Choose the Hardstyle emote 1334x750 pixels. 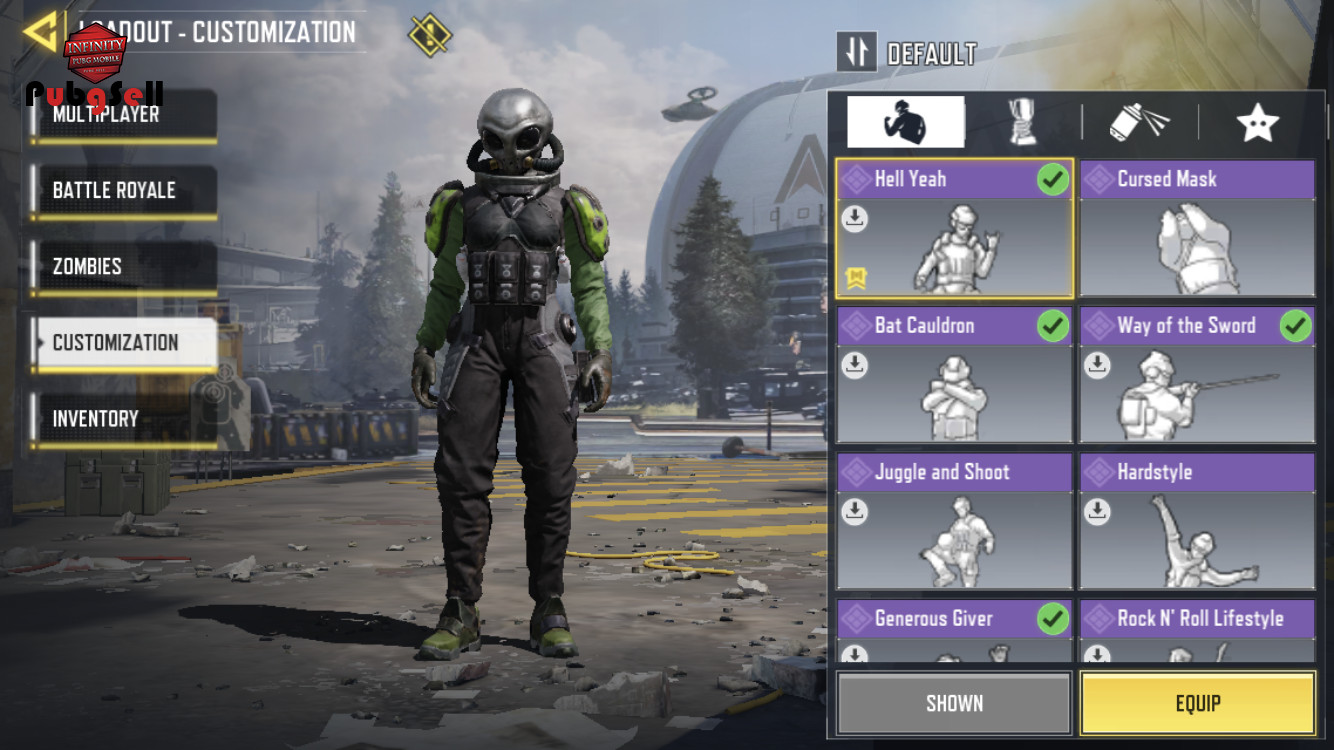pos(1197,522)
